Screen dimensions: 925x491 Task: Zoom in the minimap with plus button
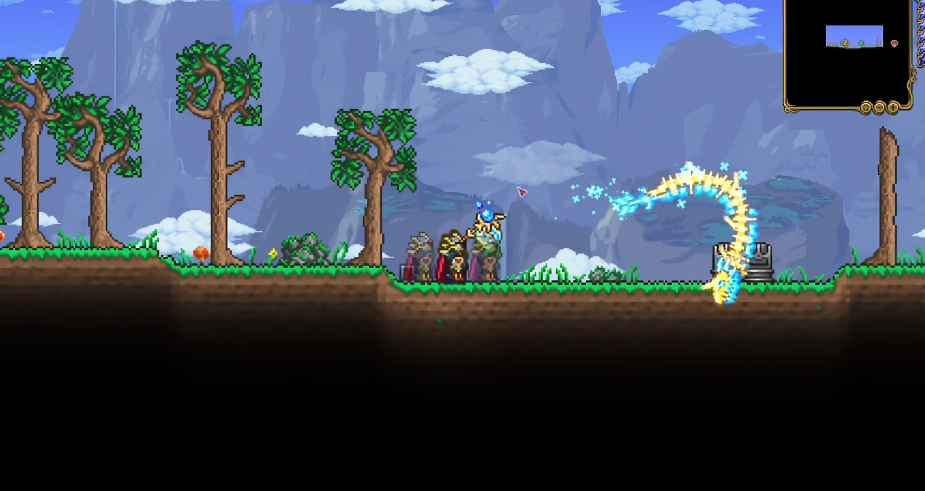point(892,107)
